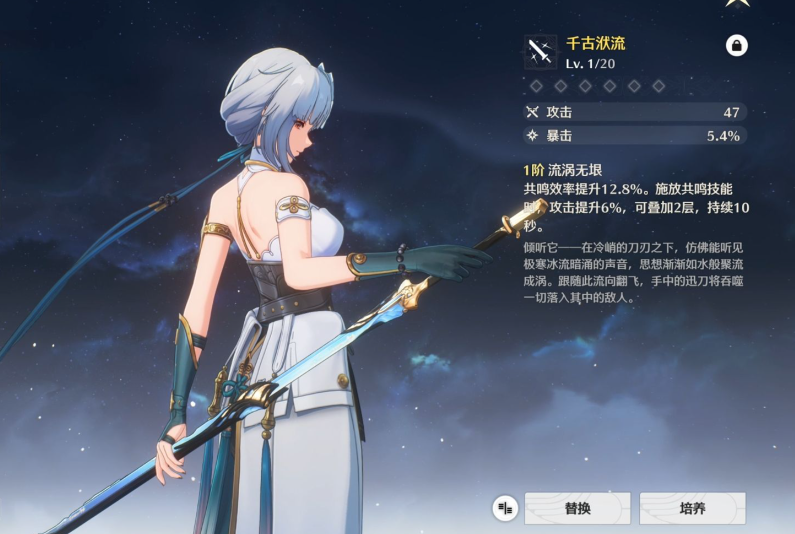
Task: Select the 千古洑流 weapon icon
Action: [x=540, y=50]
